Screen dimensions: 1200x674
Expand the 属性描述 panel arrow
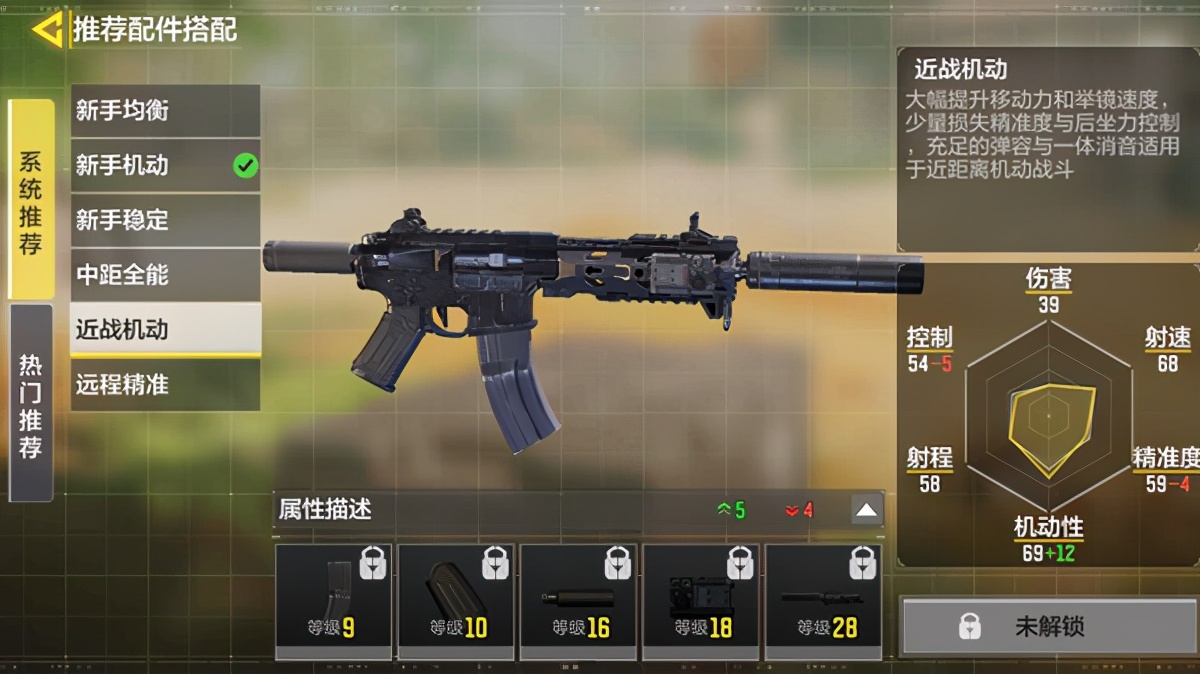[867, 510]
